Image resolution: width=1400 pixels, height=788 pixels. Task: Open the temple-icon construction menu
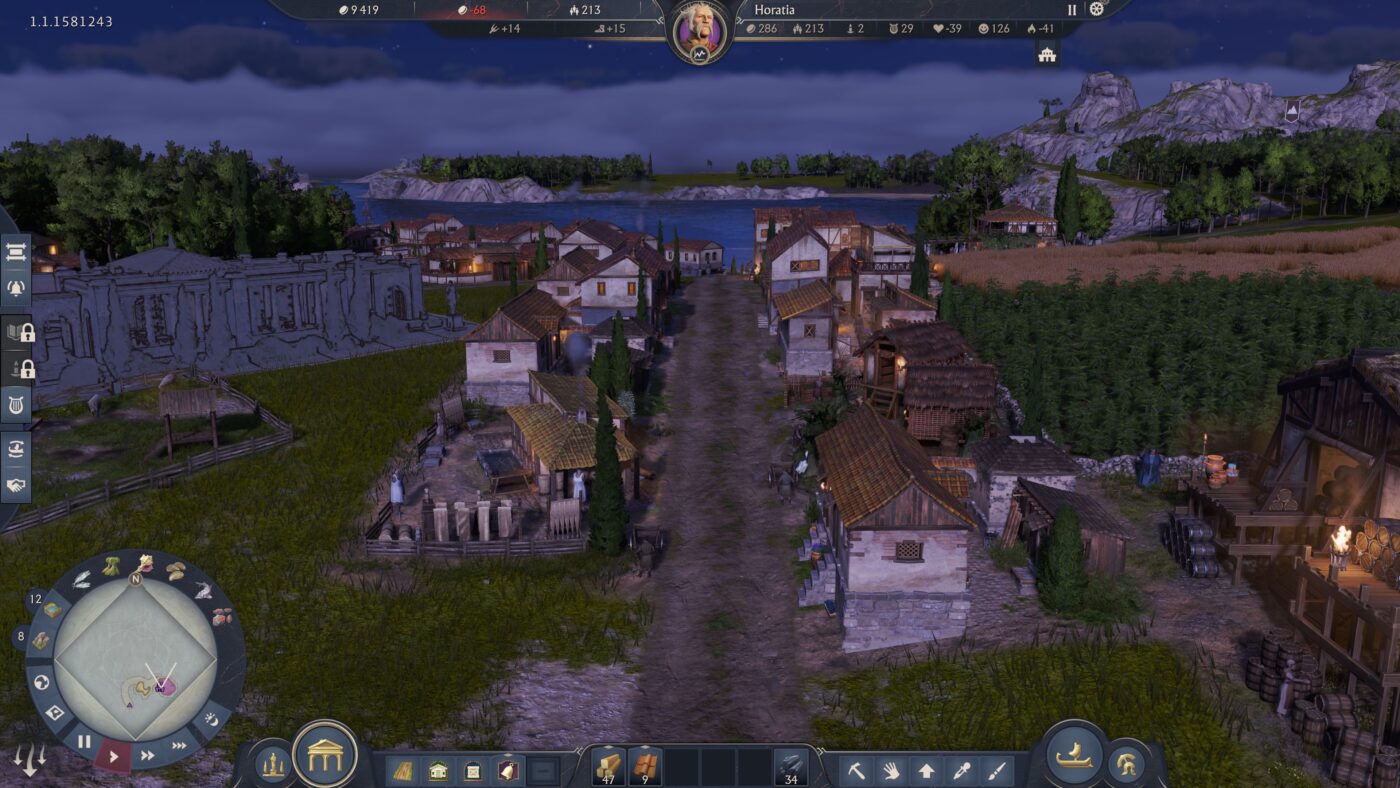(325, 755)
